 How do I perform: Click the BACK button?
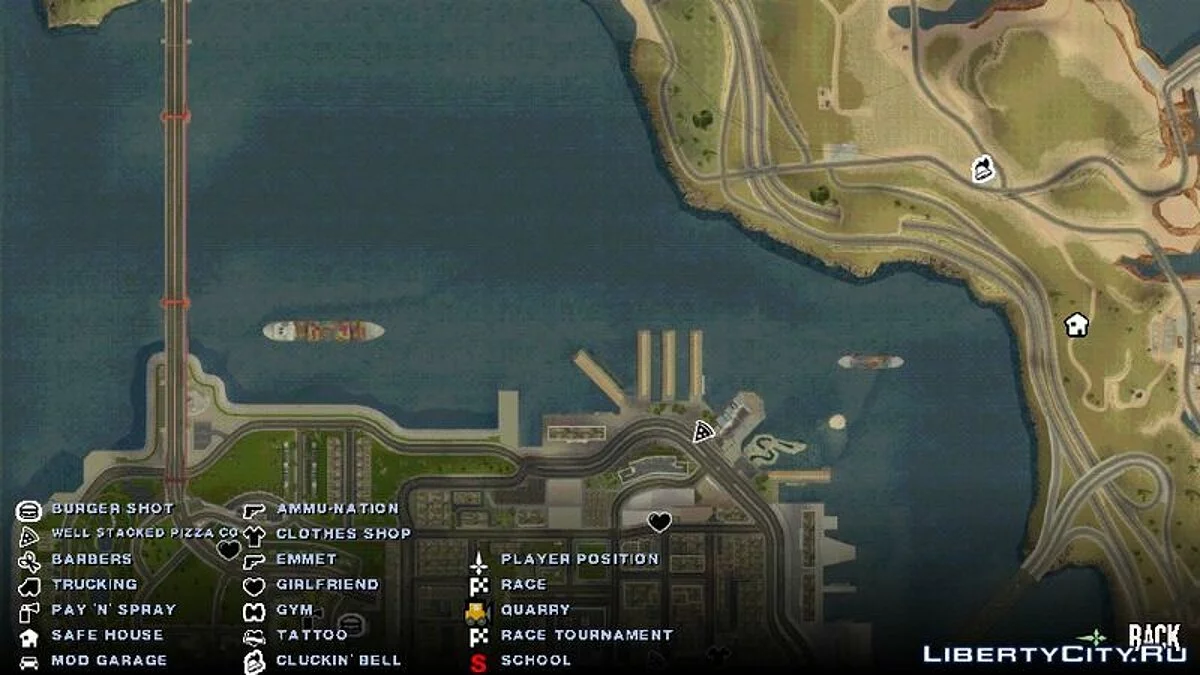[1155, 636]
